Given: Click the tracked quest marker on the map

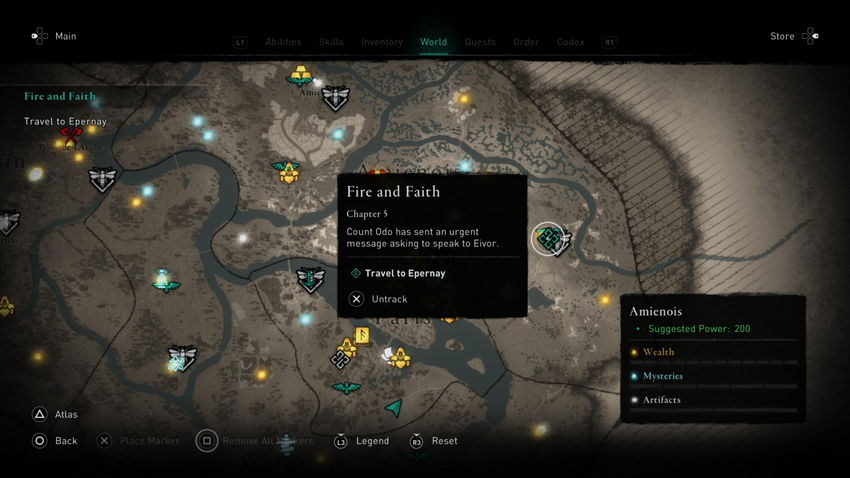Looking at the screenshot, I should (548, 238).
